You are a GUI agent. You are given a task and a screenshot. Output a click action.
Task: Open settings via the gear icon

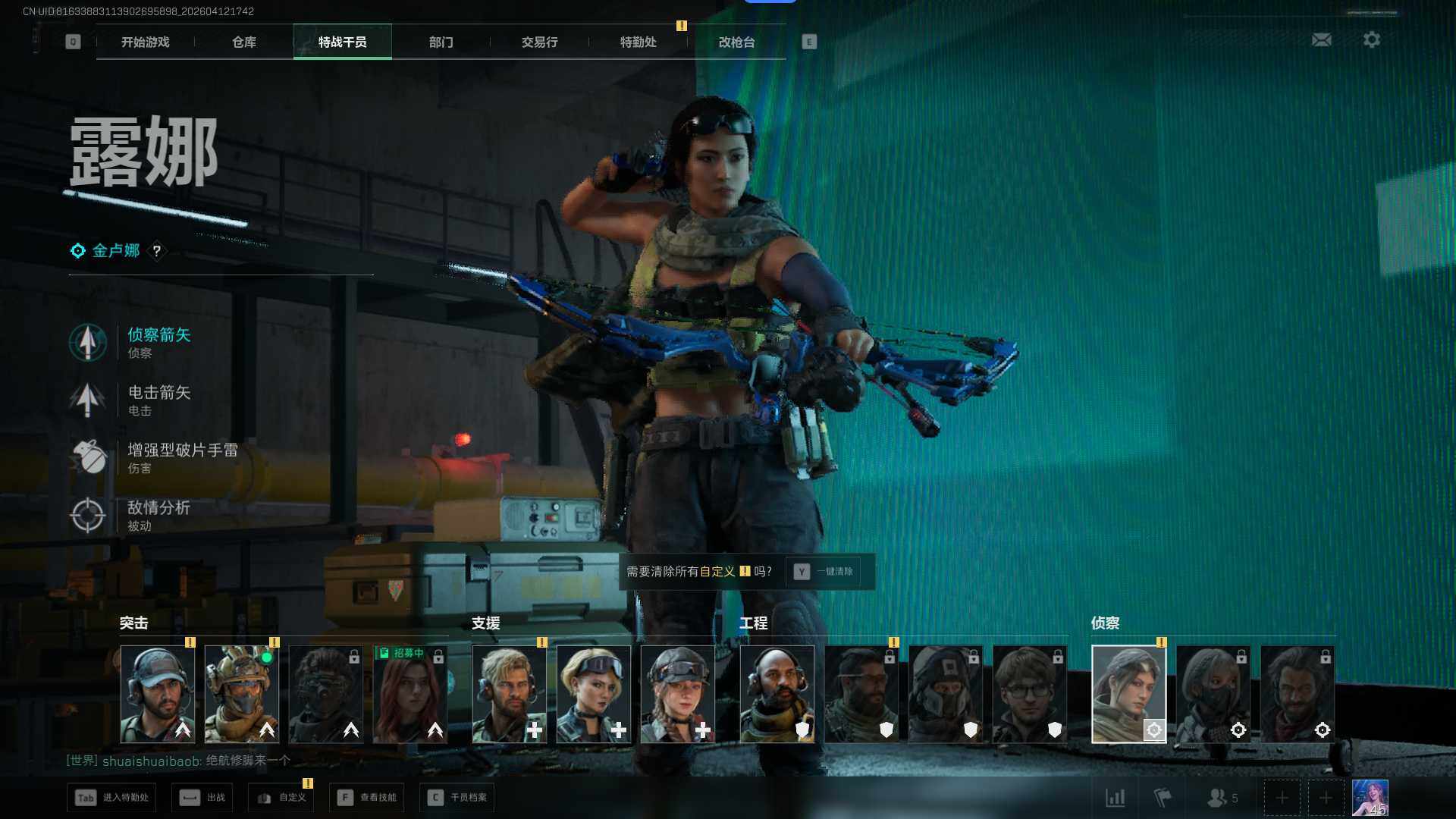pyautogui.click(x=1371, y=39)
